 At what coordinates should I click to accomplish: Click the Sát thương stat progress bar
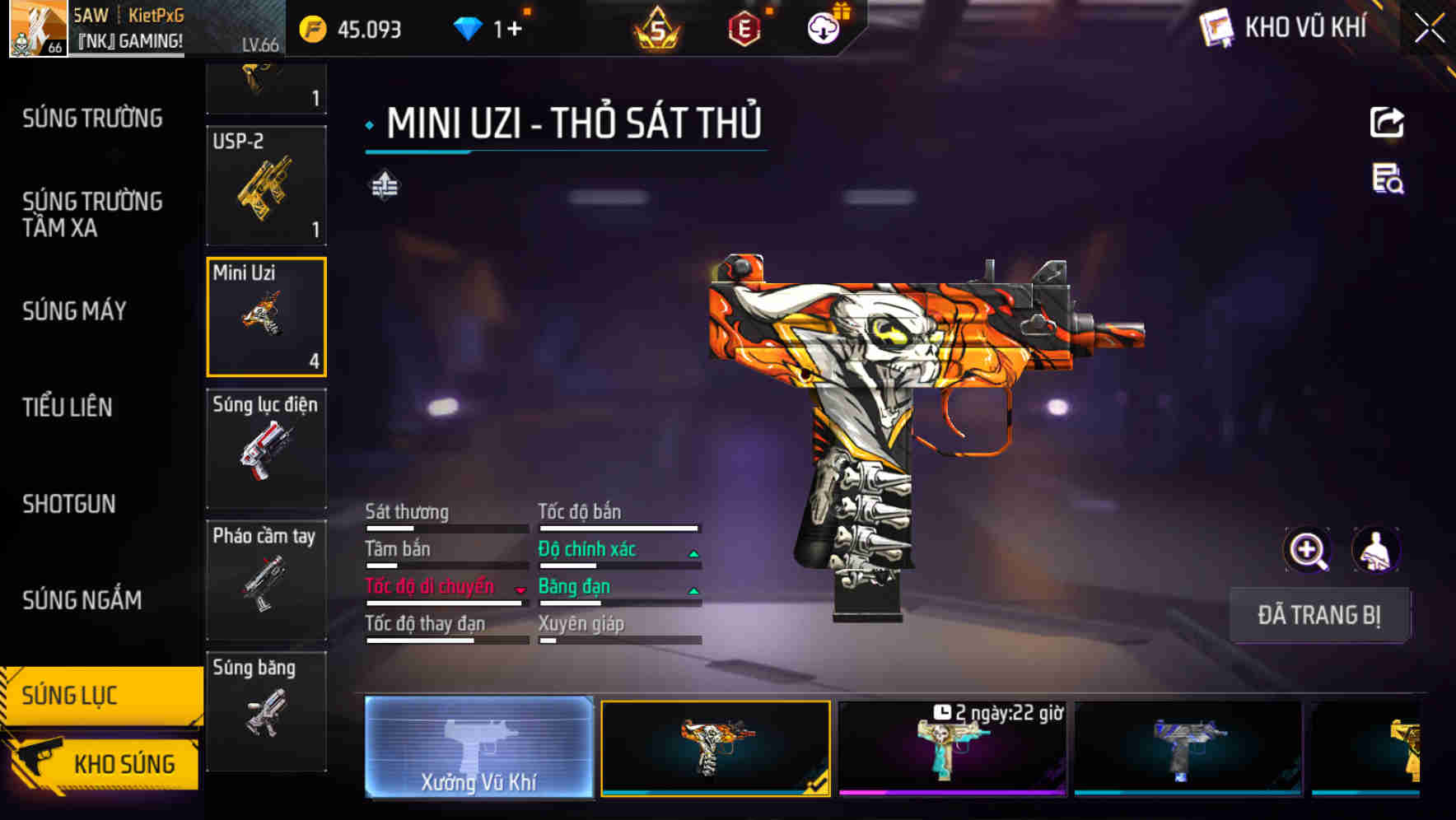(x=446, y=528)
